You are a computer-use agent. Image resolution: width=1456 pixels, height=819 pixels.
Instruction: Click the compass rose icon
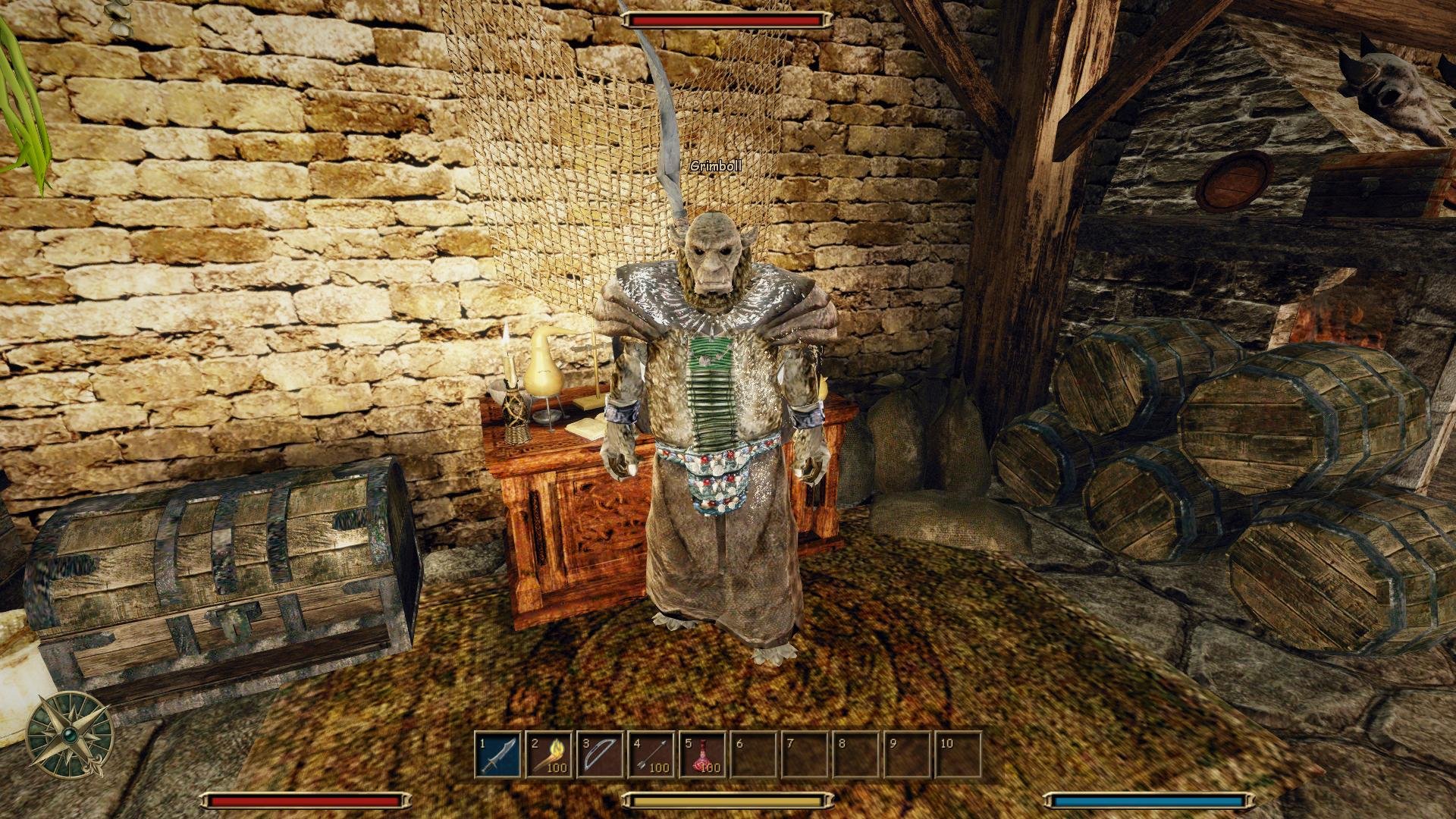tap(70, 734)
